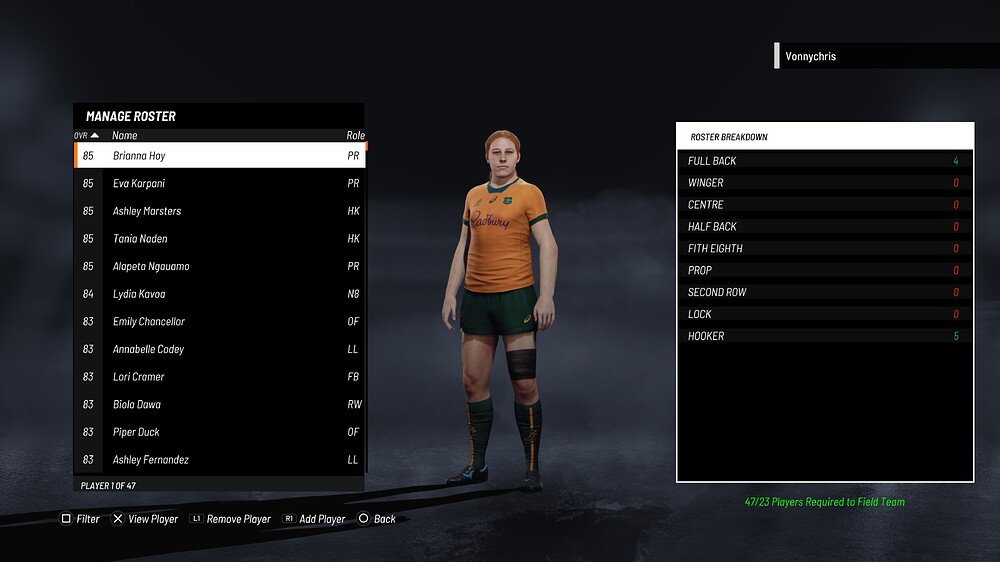Sort roster by the Name column header

(x=125, y=135)
